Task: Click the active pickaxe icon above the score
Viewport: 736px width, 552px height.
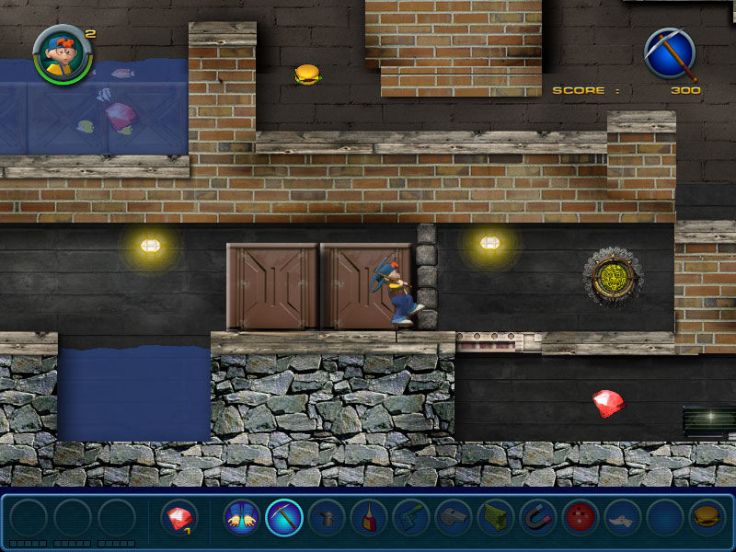Action: pyautogui.click(x=669, y=54)
